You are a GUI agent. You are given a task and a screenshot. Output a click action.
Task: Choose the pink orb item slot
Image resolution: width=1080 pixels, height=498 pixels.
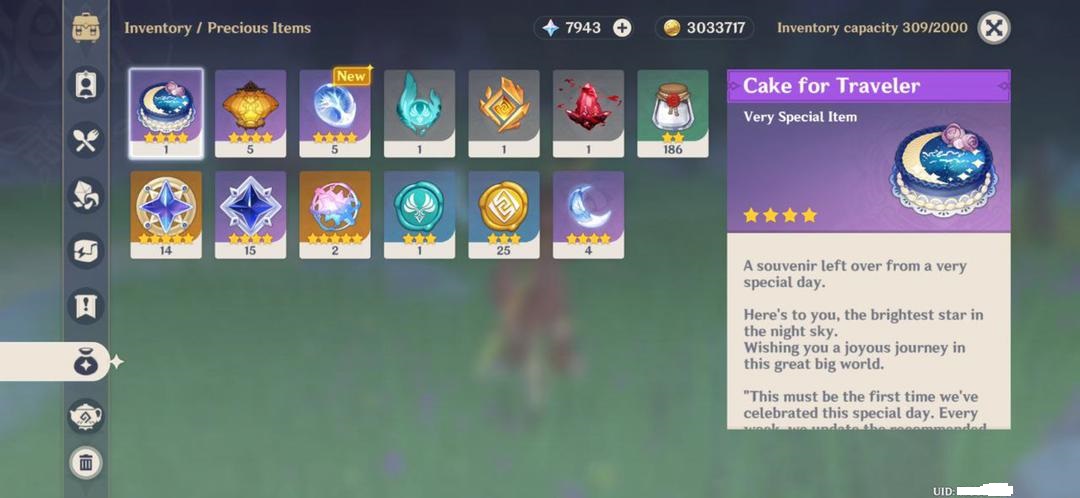pos(335,214)
